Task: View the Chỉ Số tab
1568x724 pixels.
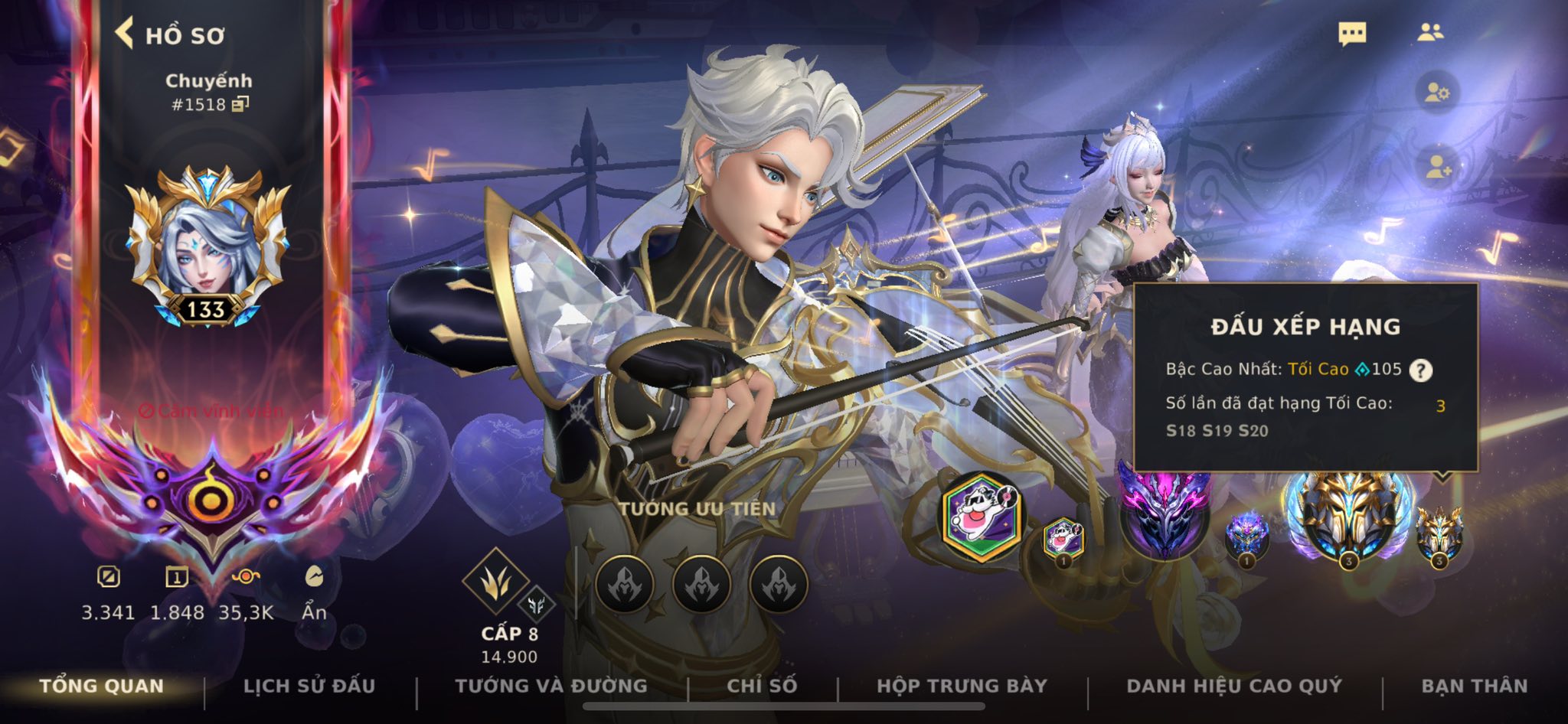Action: (762, 686)
